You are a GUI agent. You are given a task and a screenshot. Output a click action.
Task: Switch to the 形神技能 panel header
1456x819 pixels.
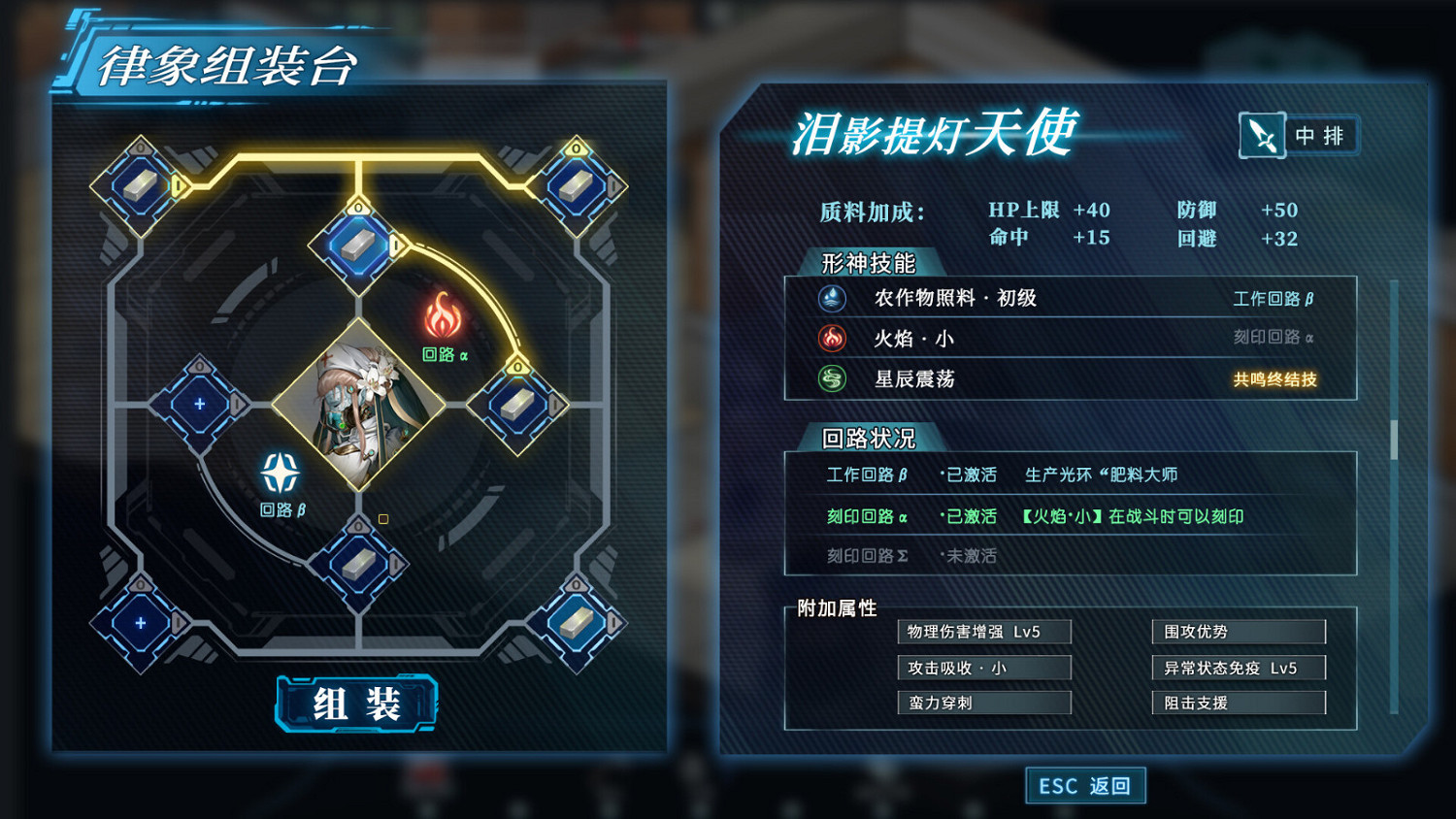[867, 263]
